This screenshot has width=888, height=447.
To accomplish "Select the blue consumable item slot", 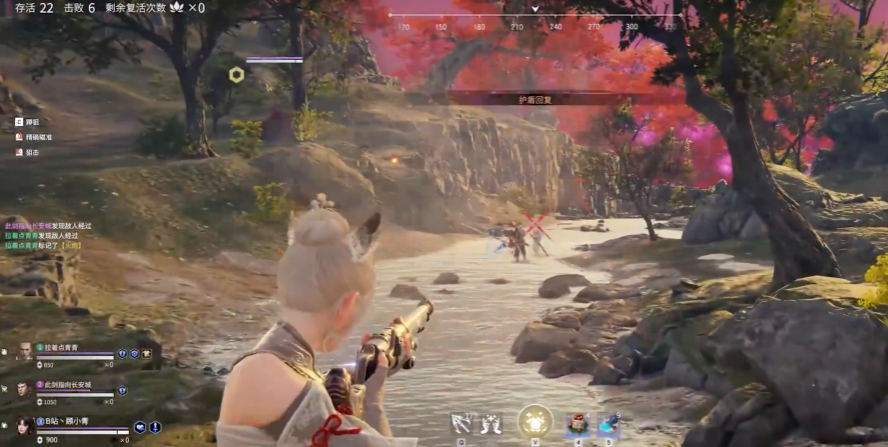I will coord(607,424).
